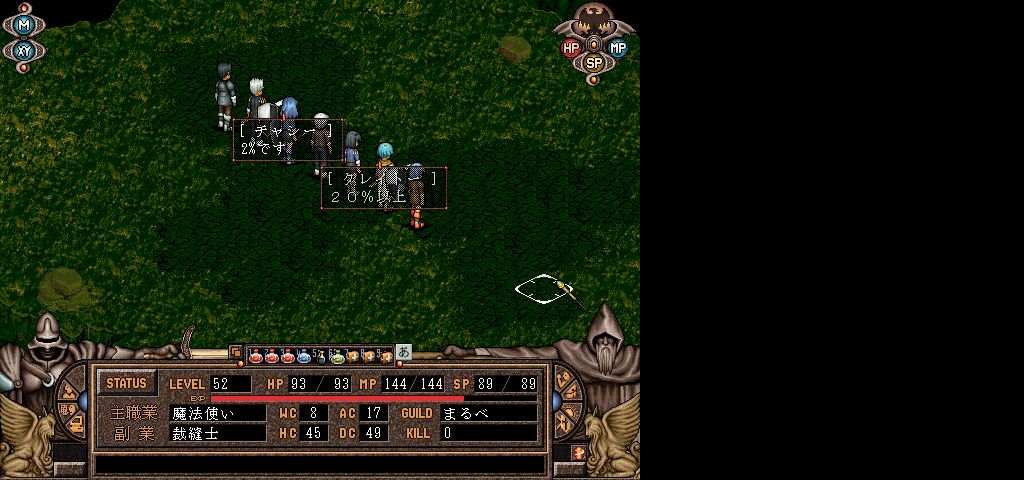The width and height of the screenshot is (1024, 480).
Task: Click the round XY button
Action: 25,49
